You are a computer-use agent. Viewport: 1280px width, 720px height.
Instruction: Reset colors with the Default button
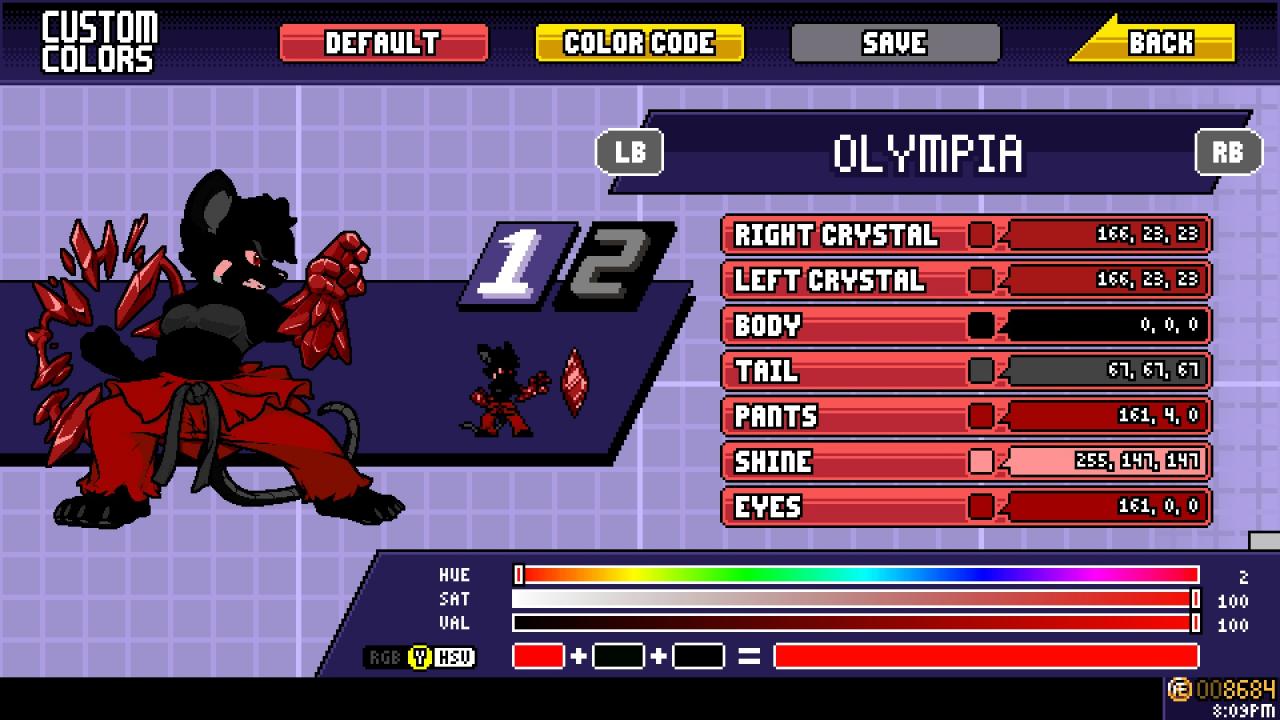tap(383, 43)
